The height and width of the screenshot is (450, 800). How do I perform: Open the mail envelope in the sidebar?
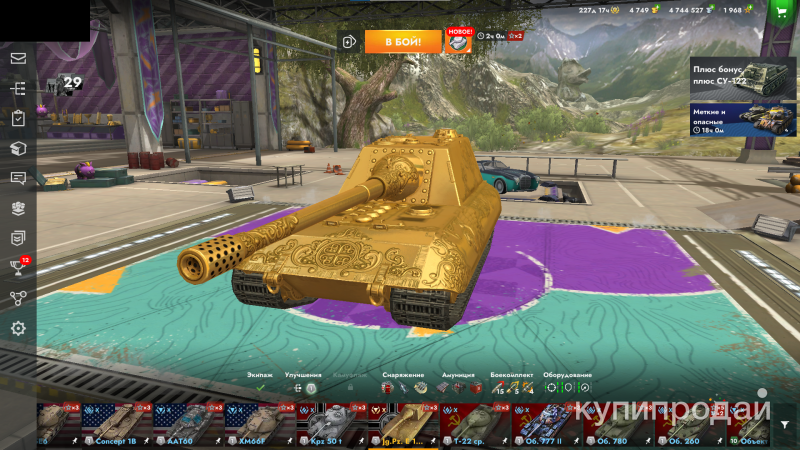pyautogui.click(x=18, y=58)
